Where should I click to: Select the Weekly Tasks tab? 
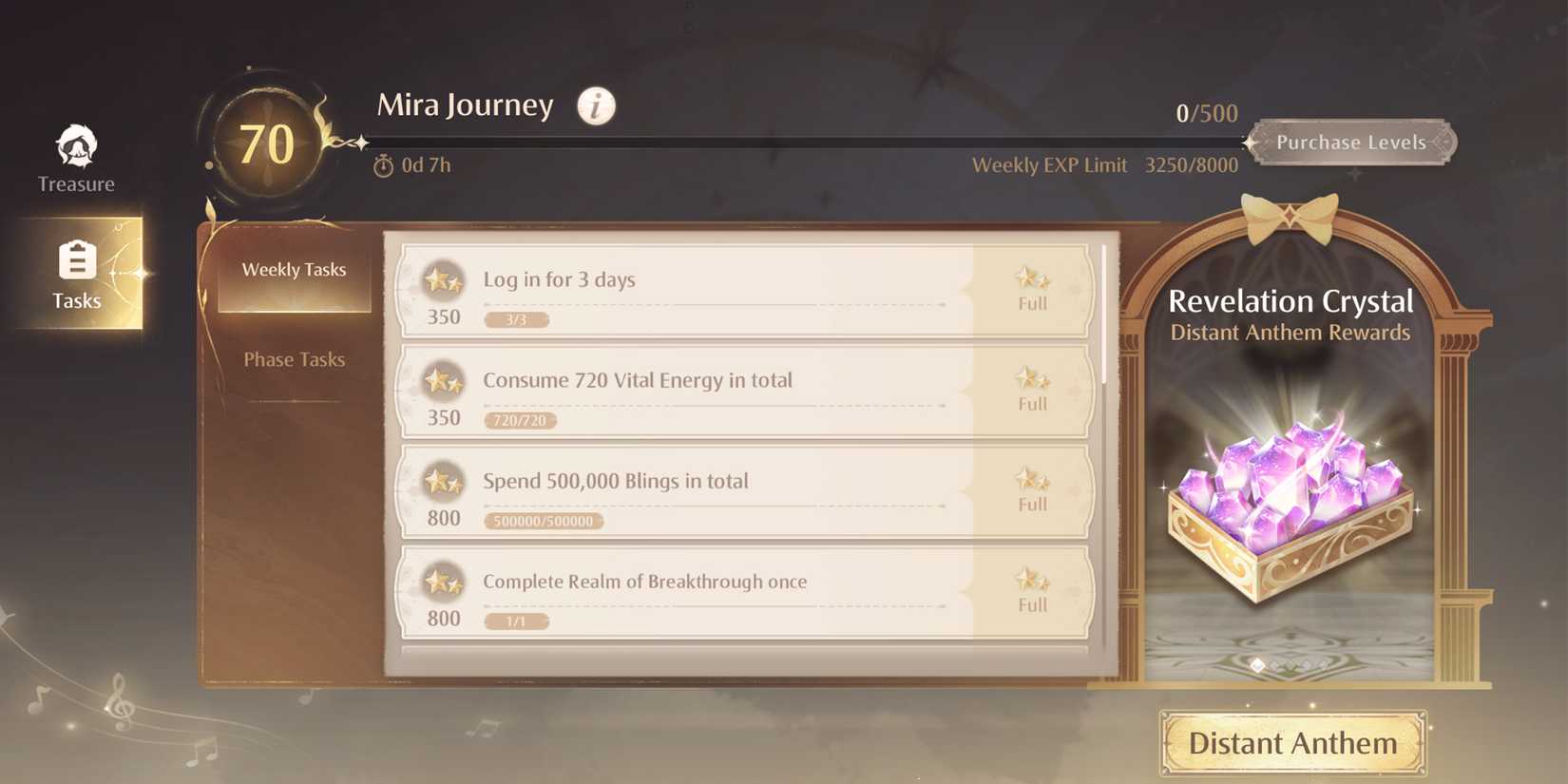(x=294, y=269)
